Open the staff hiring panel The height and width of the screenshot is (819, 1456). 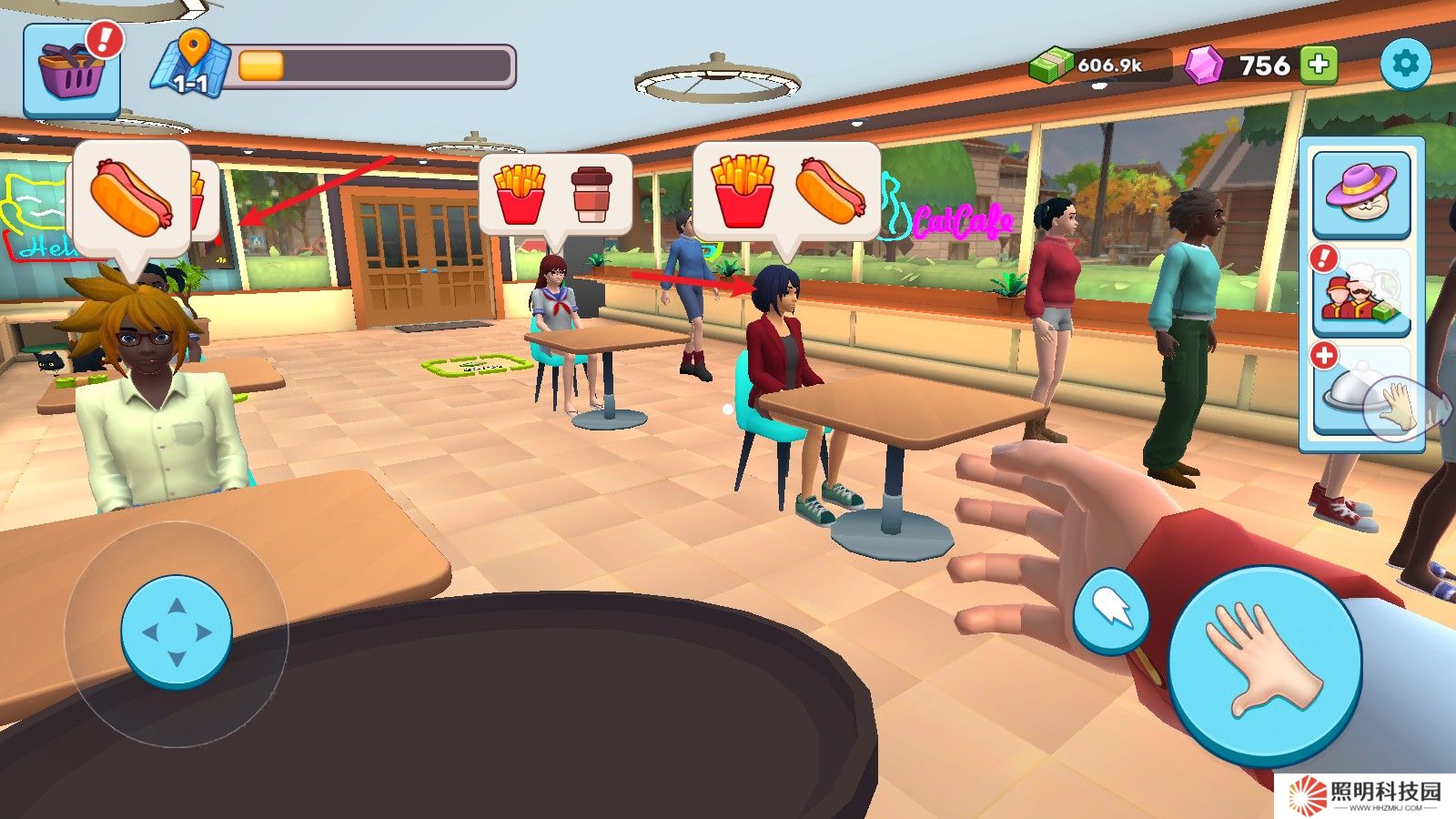point(1361,294)
